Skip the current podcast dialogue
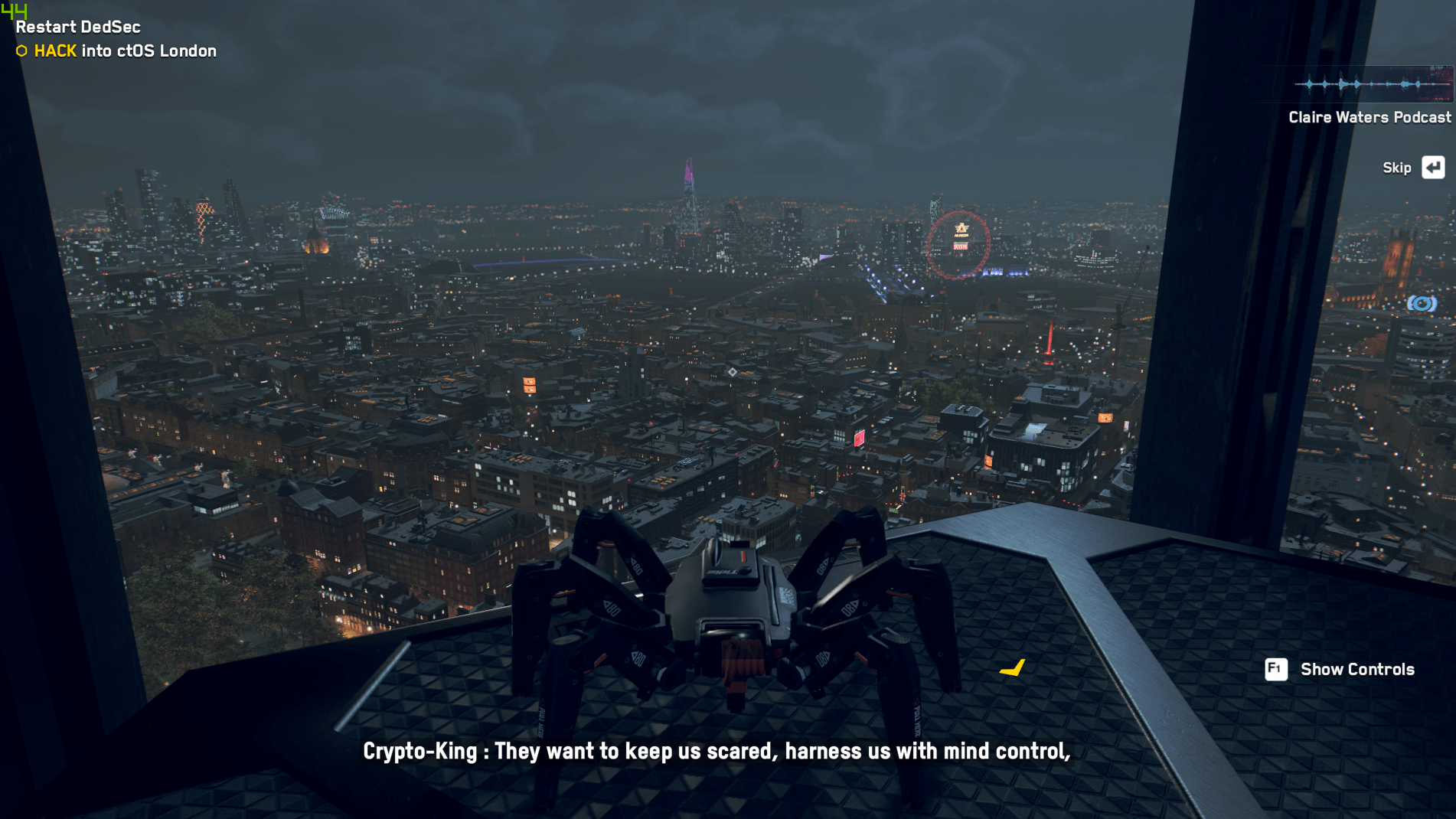This screenshot has width=1456, height=819. pyautogui.click(x=1432, y=168)
